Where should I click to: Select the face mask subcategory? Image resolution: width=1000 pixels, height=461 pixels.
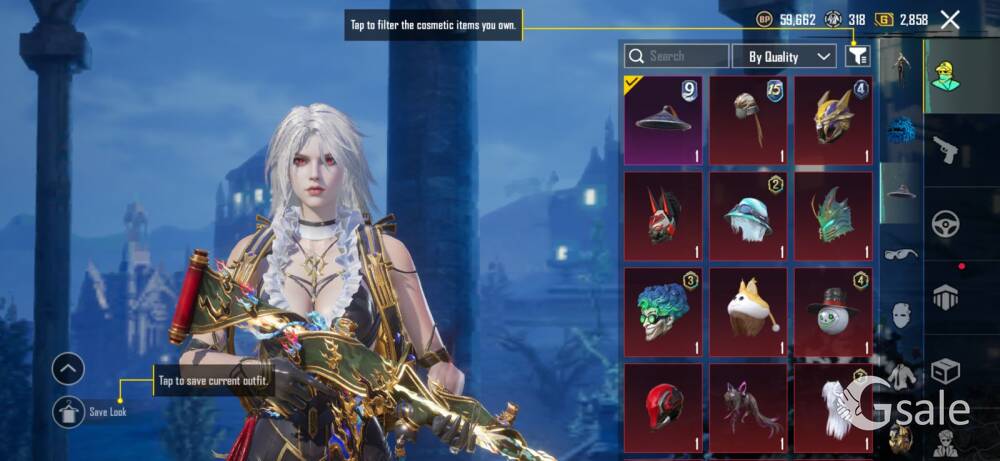(901, 315)
